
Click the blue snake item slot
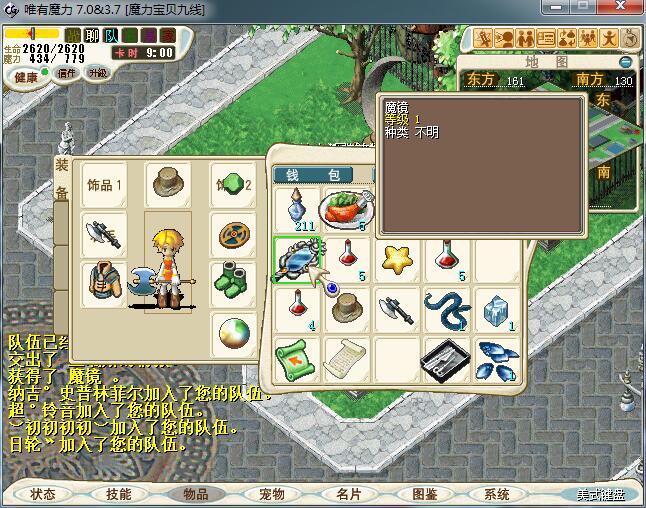coord(446,310)
